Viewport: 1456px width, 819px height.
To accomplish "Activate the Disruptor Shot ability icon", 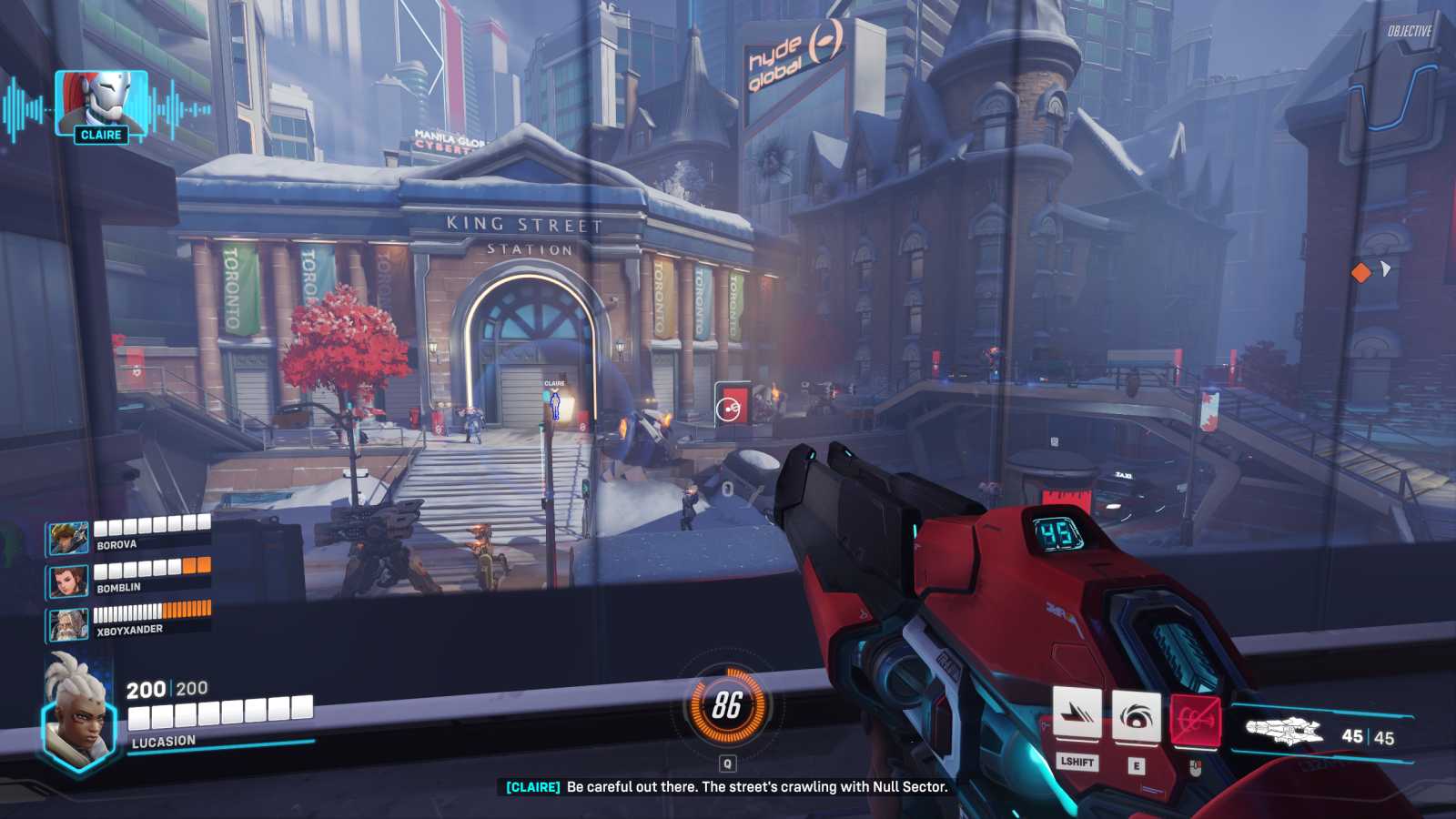I will [1136, 716].
